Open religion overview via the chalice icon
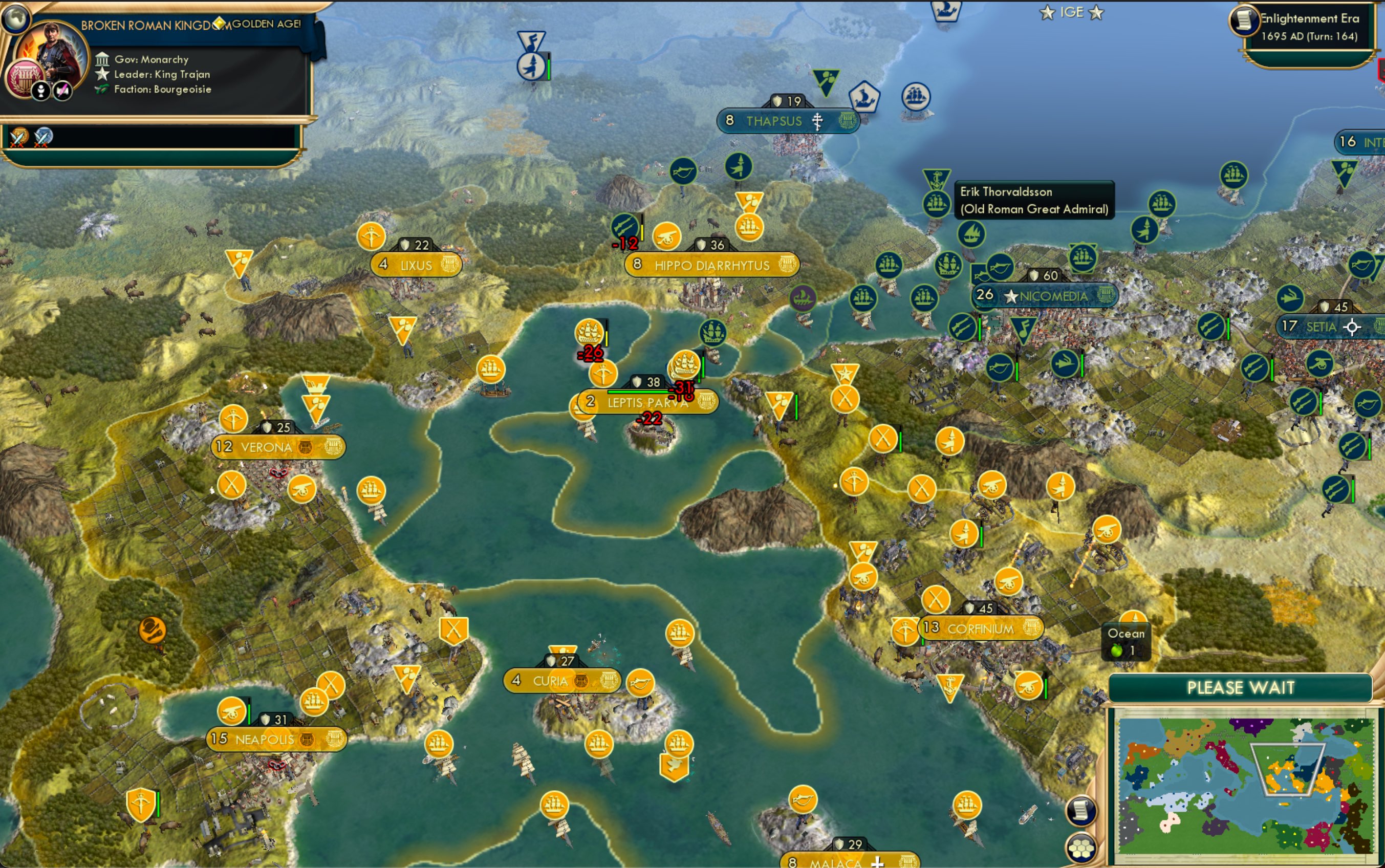 (40, 90)
